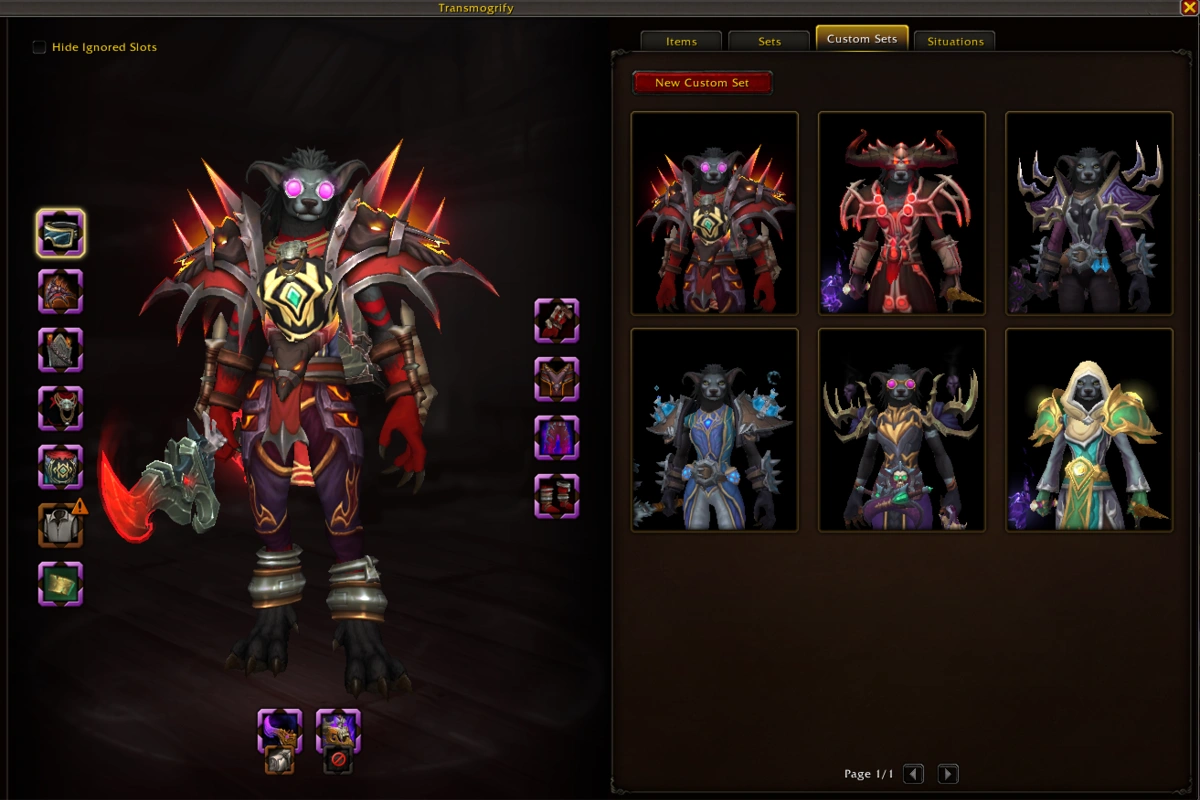
Task: Choose the white hooded green-gold custom set
Action: [x=1089, y=430]
